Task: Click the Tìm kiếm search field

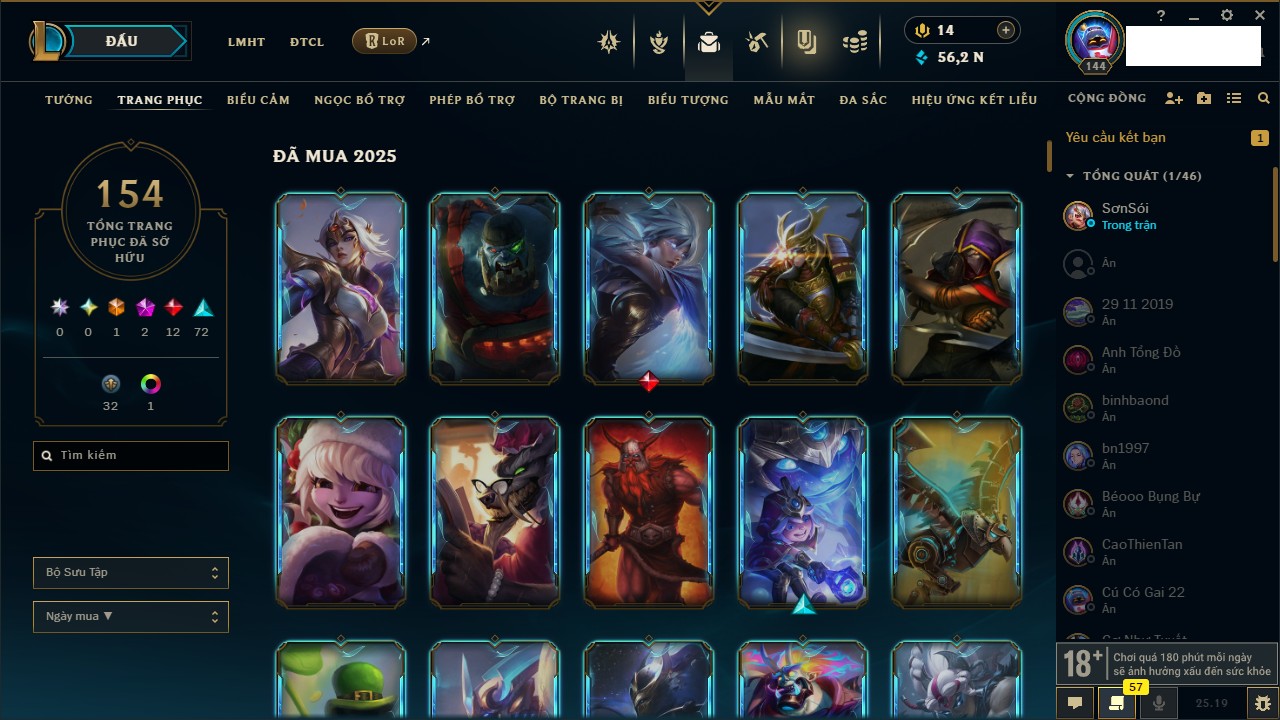Action: [131, 456]
